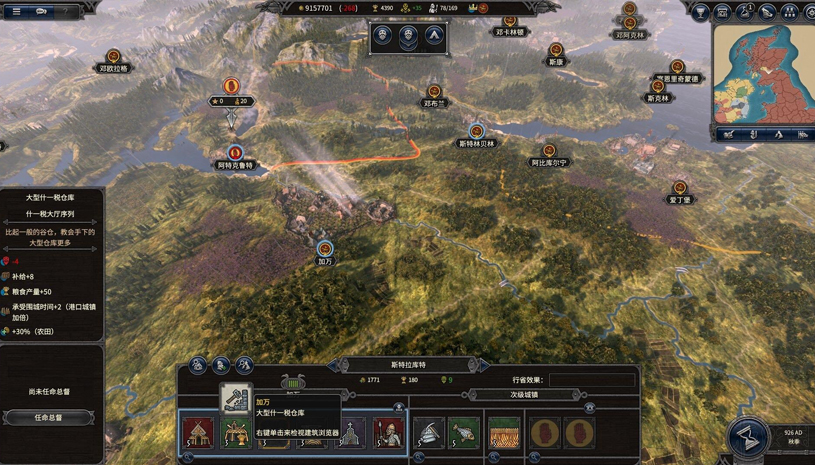815x465 pixels.
Task: Select the crop field building slot
Action: (504, 433)
